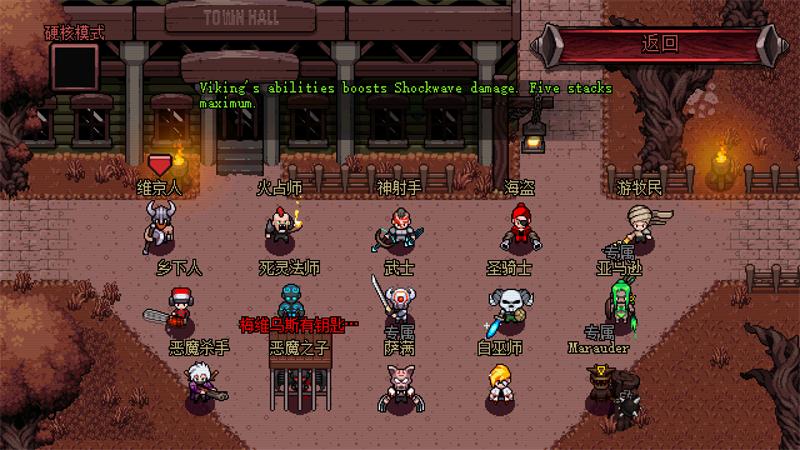
Task: Pick the 神射手 marksman character
Action: click(400, 226)
